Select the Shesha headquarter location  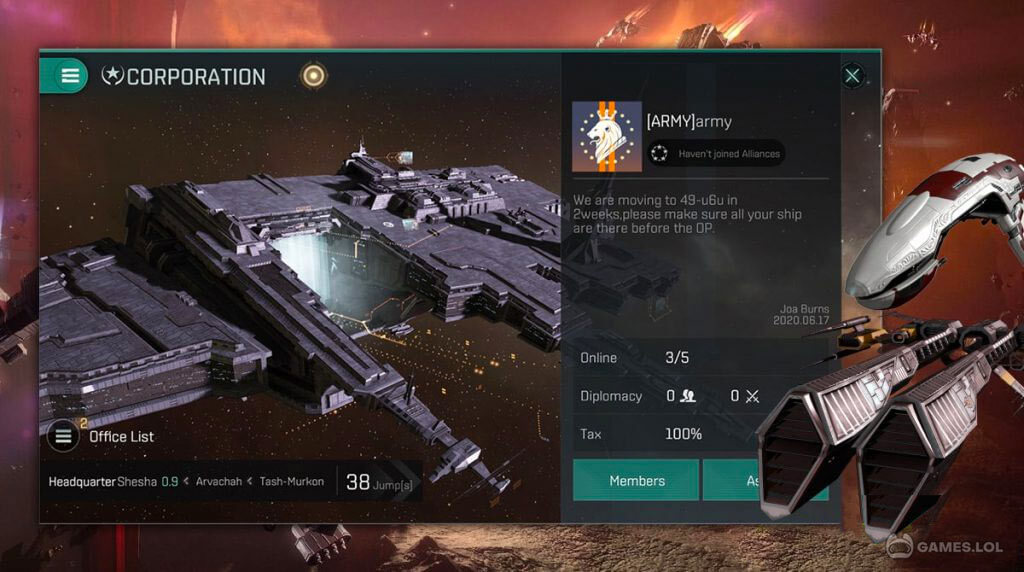138,482
